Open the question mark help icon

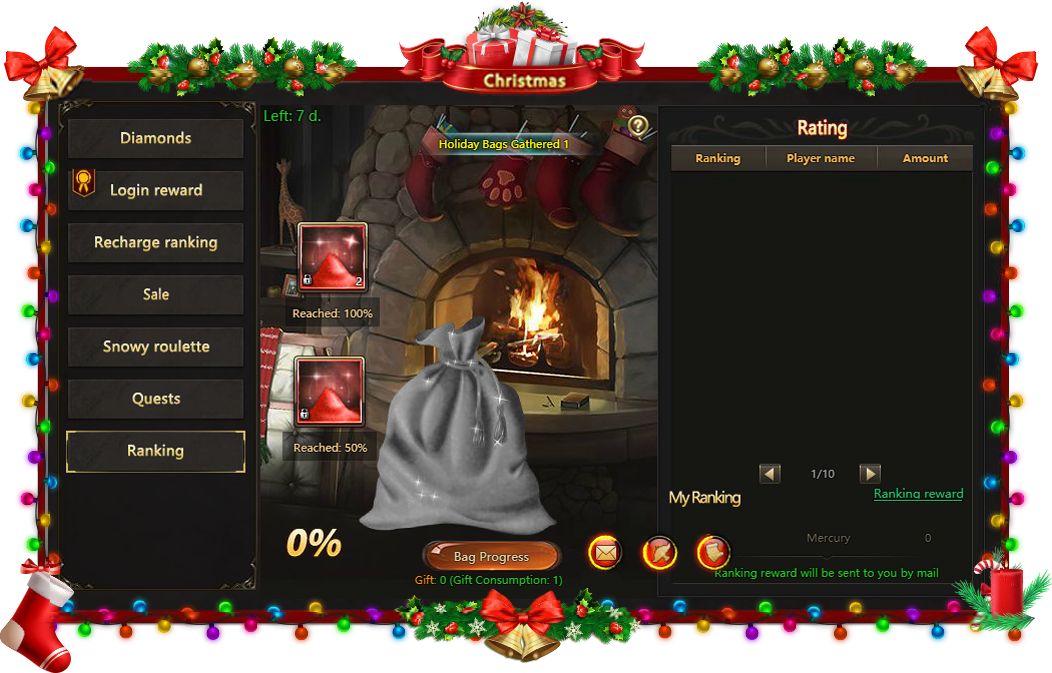638,126
